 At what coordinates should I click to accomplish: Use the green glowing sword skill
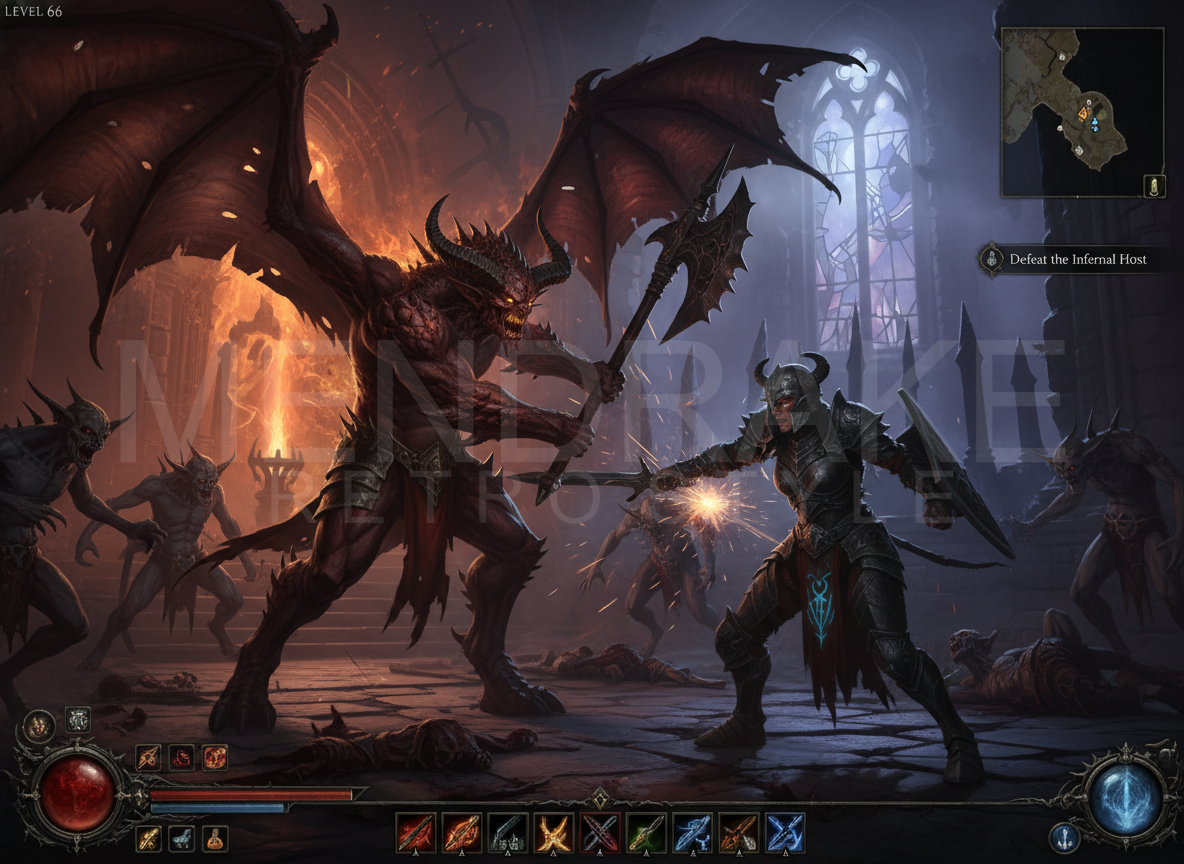point(646,832)
